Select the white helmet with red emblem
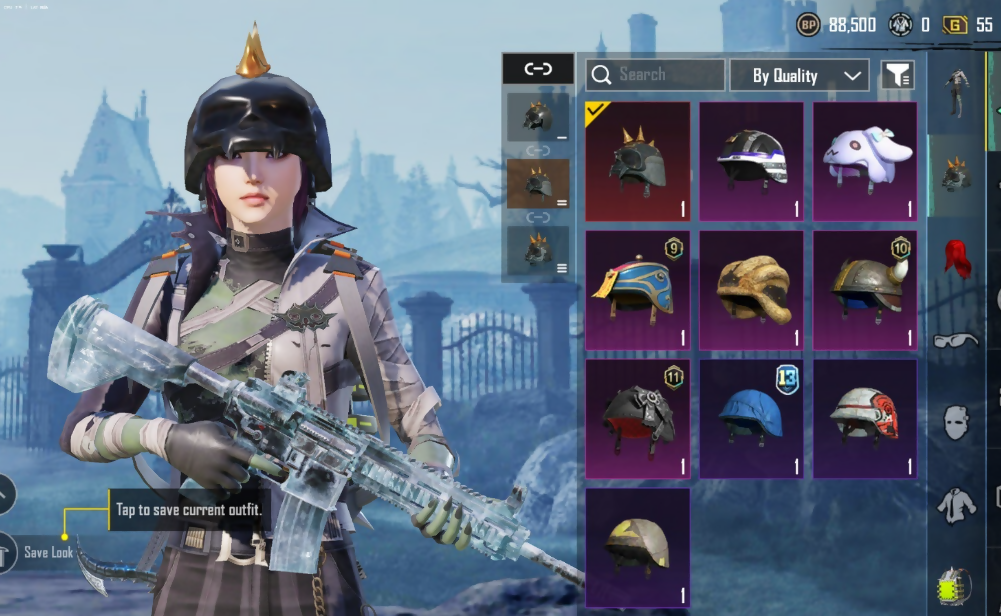Viewport: 1001px width, 616px height. click(865, 419)
